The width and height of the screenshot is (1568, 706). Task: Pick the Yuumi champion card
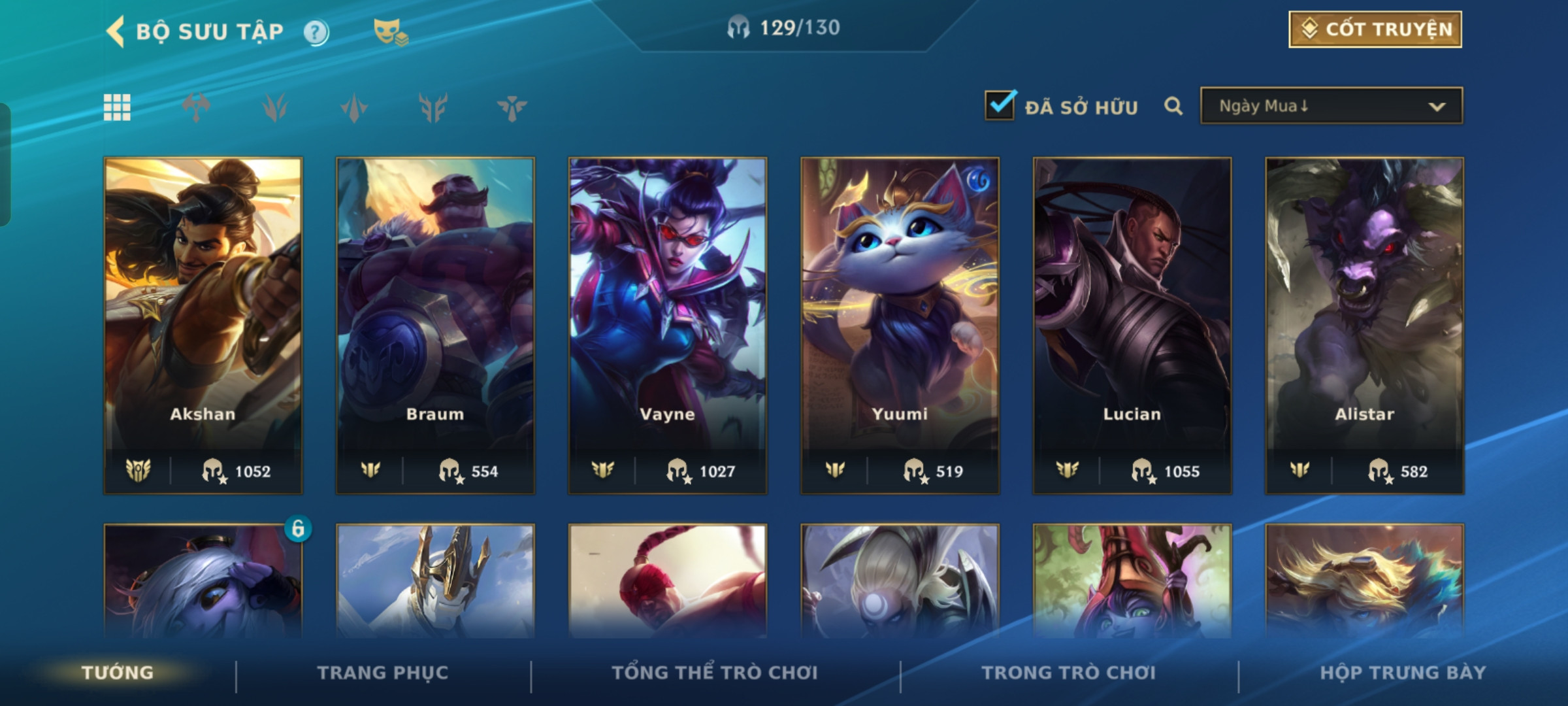tap(900, 325)
